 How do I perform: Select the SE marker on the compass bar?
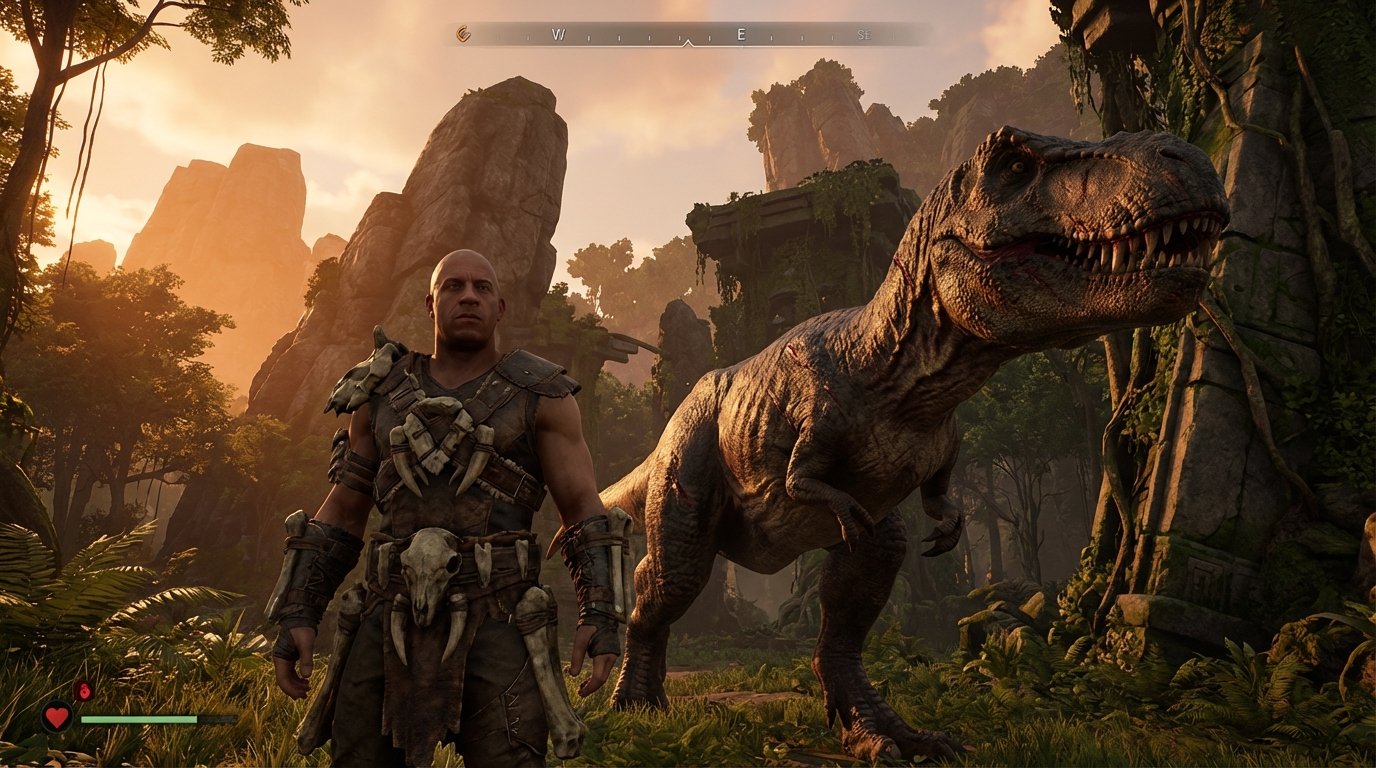coord(866,32)
